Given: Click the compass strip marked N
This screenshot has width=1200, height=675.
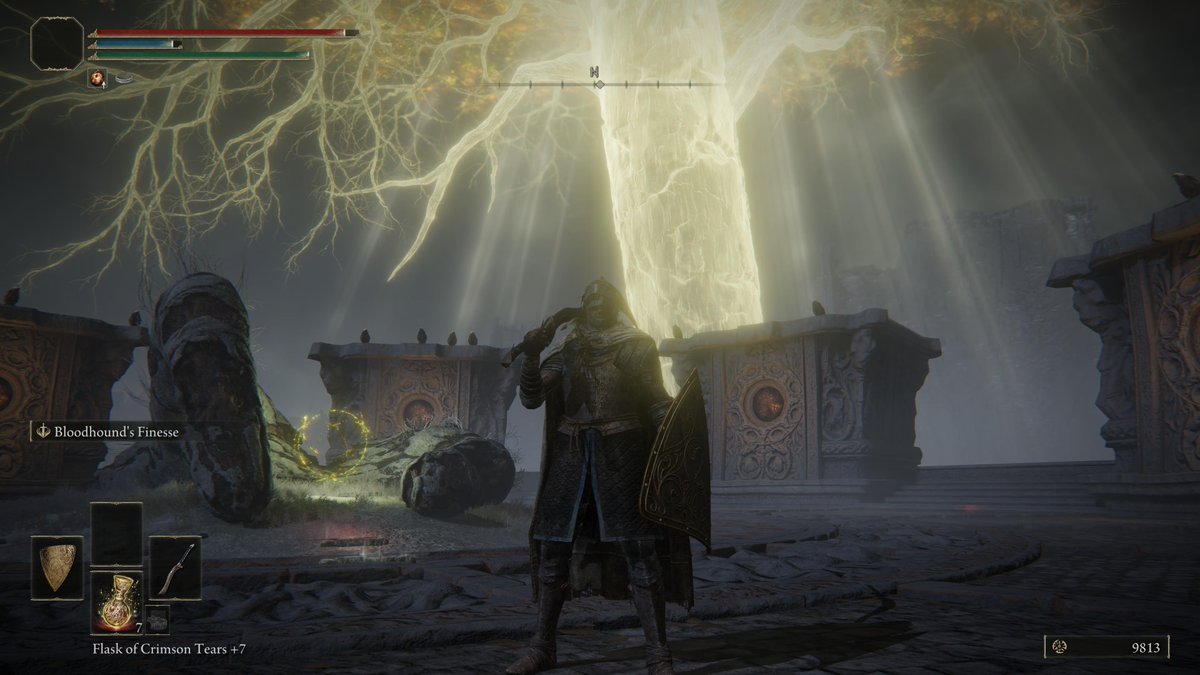Looking at the screenshot, I should click(x=595, y=83).
